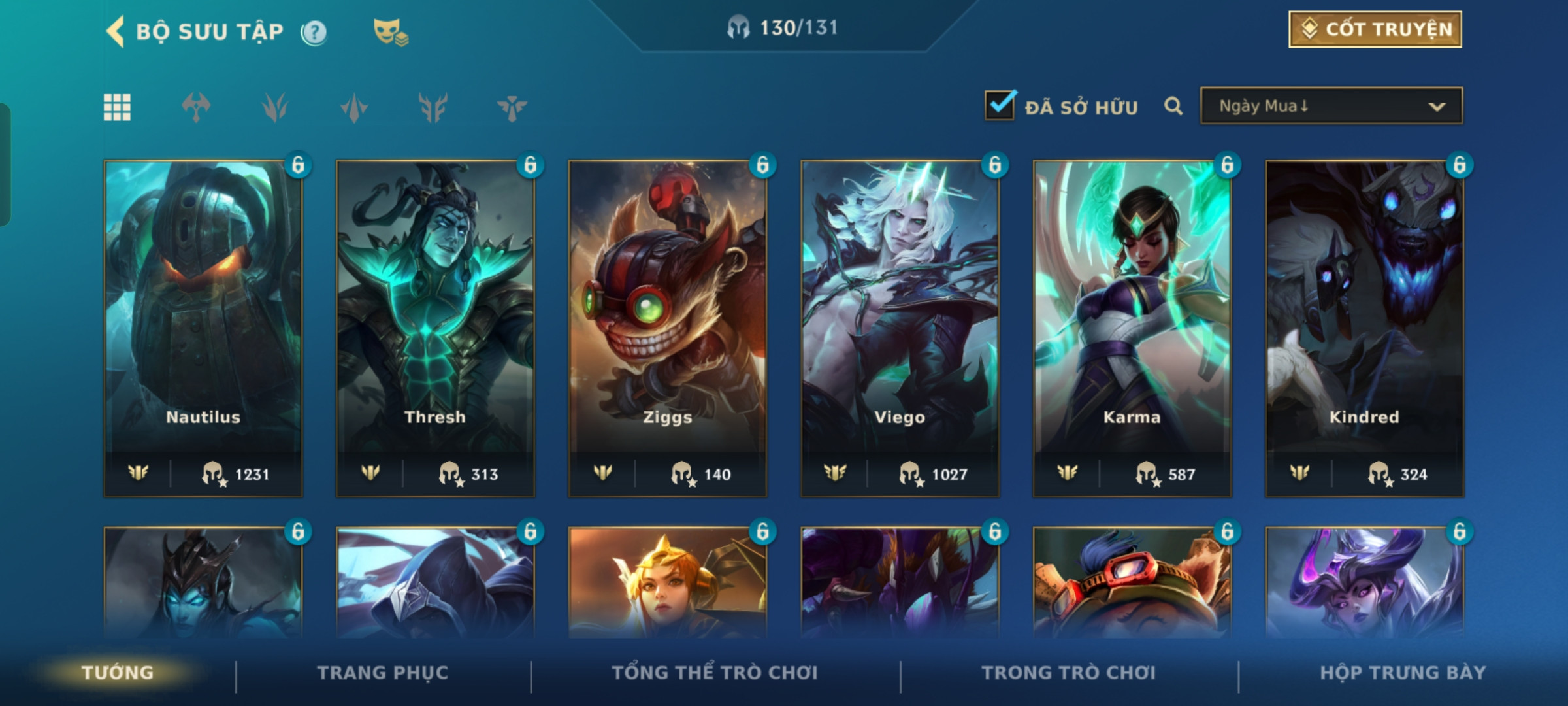
Task: Go to the Trong Trò Chơi tab
Action: [x=1069, y=673]
